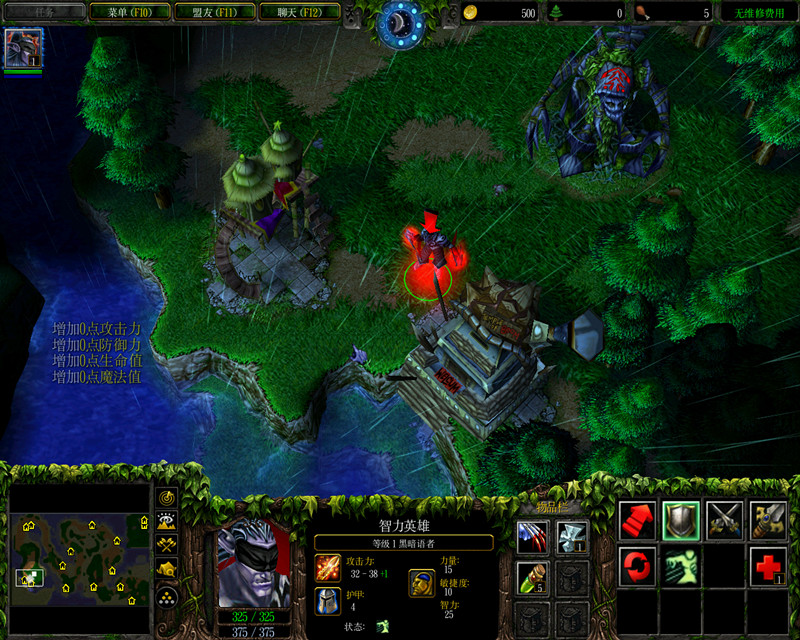Toggle the minimap terrain eye button

[166, 521]
